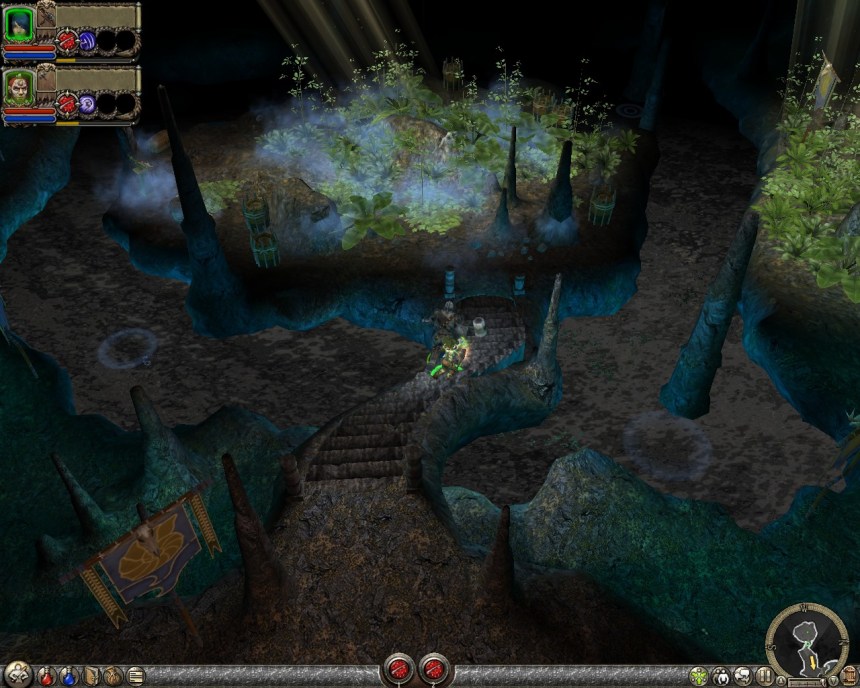Click the right red center-bar button

coord(435,668)
